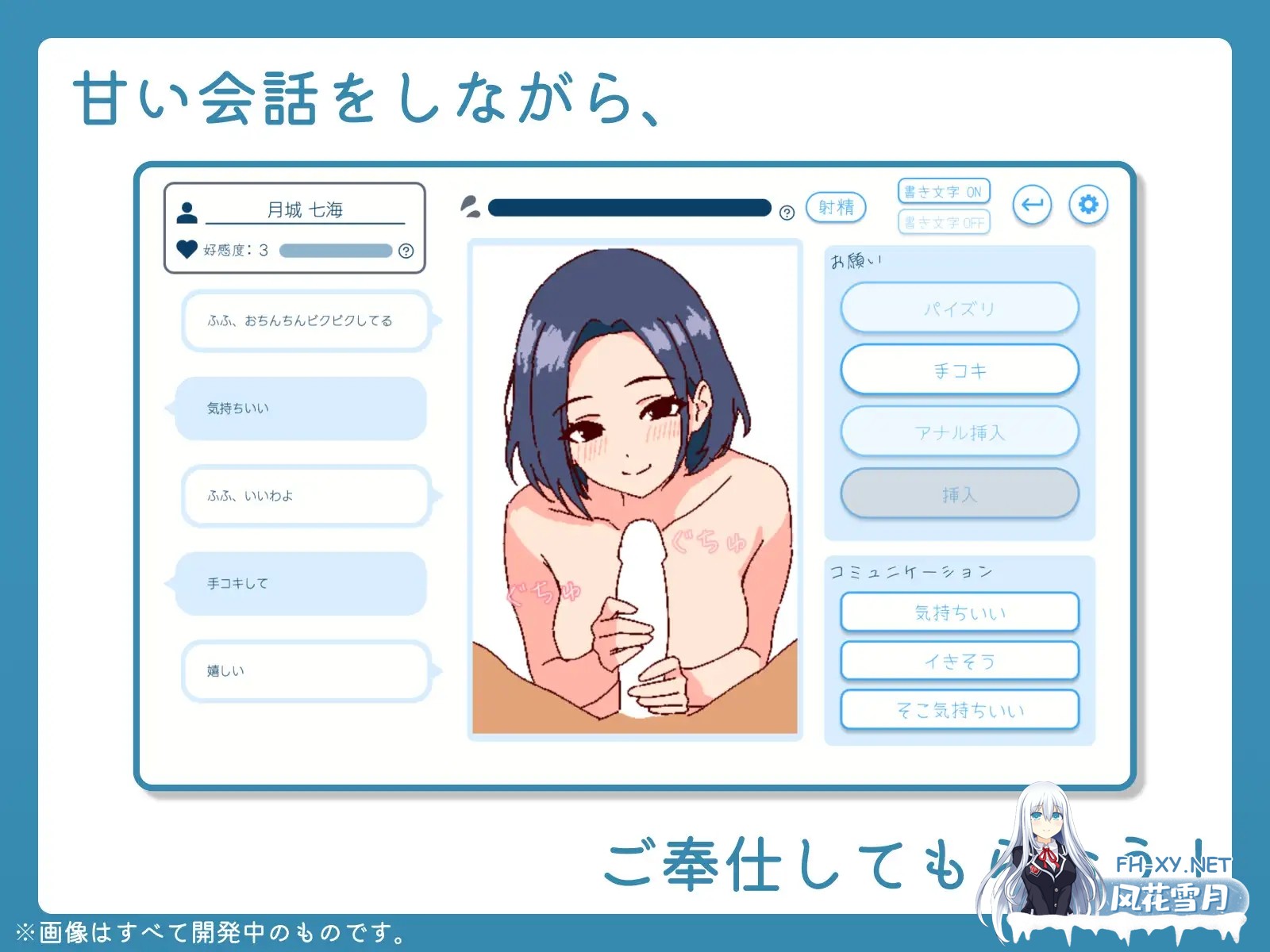Toggle the greyed-out 挿入 request option
Viewport: 1270px width, 952px height.
tap(960, 493)
